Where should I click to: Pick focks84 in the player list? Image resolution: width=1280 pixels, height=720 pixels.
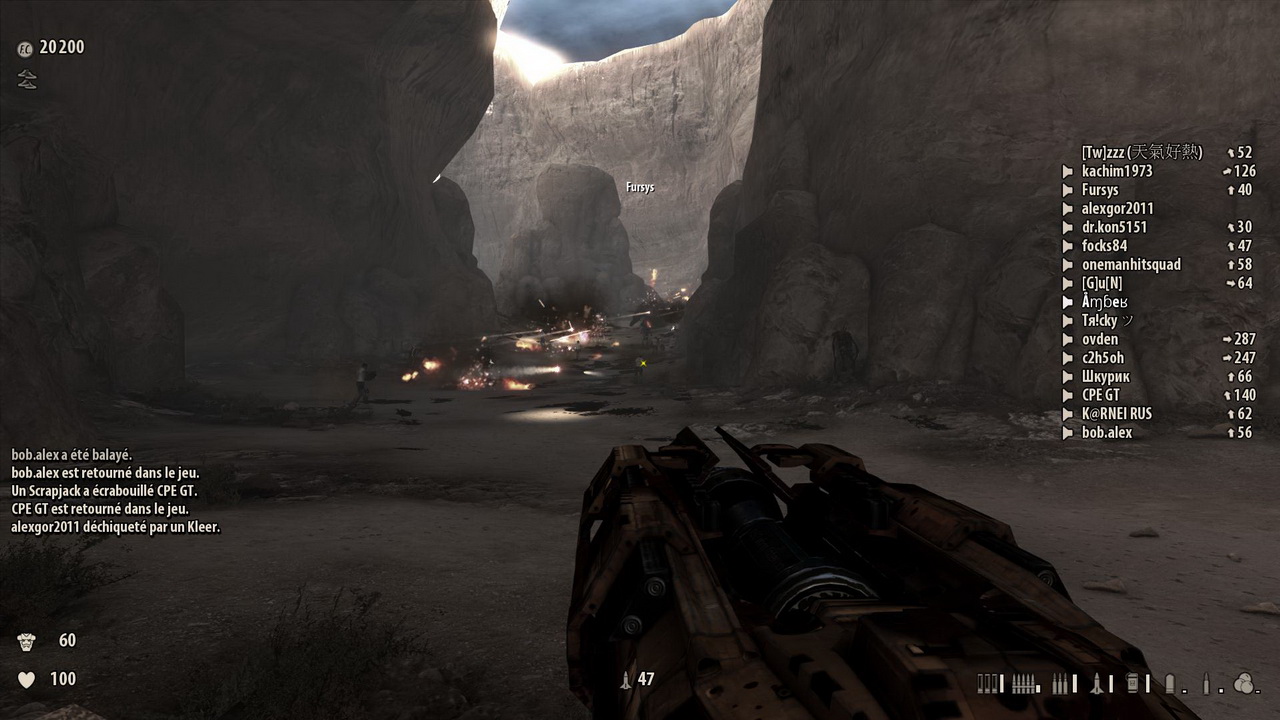pos(1104,246)
